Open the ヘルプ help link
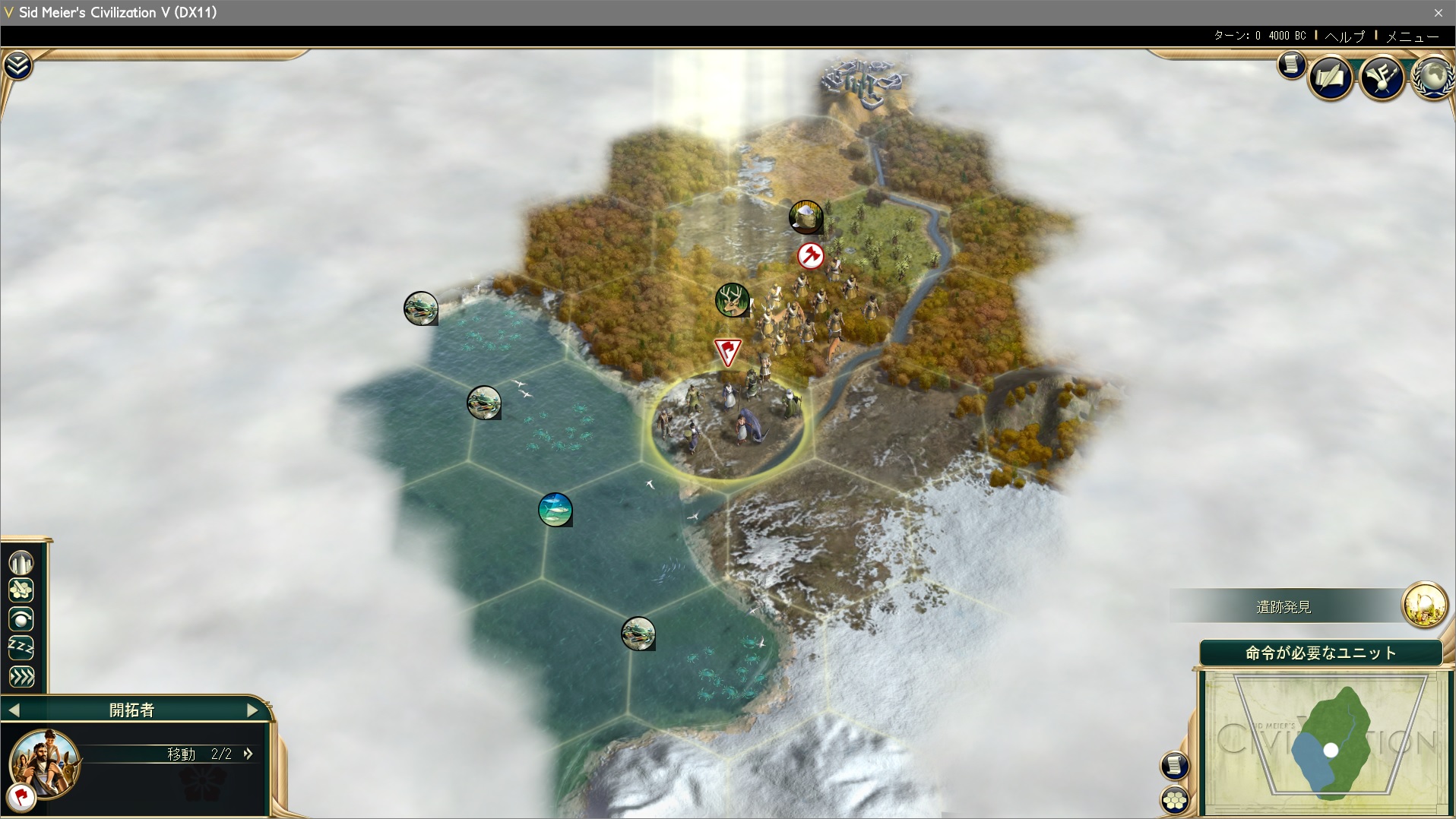1456x819 pixels. pos(1344,36)
